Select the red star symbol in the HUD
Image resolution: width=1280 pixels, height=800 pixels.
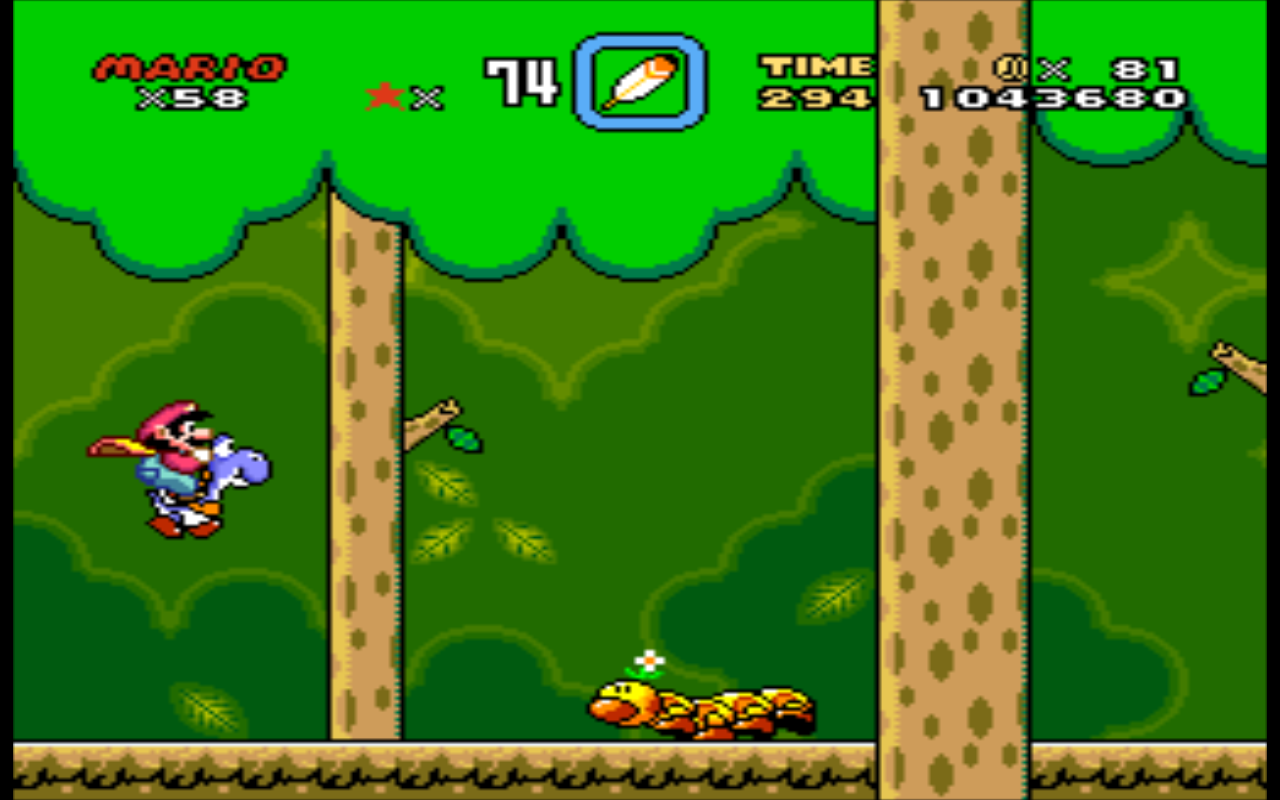[x=383, y=95]
